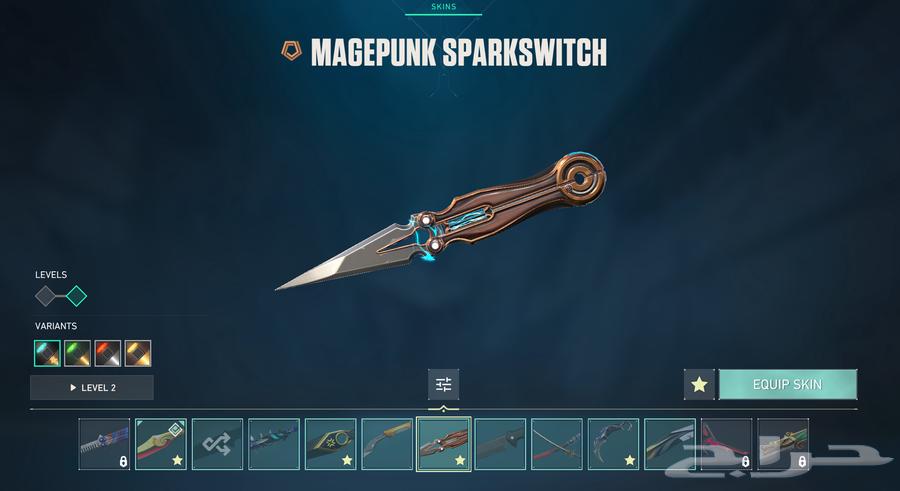This screenshot has height=491, width=900.
Task: Play the Level 2 preview
Action: [92, 387]
